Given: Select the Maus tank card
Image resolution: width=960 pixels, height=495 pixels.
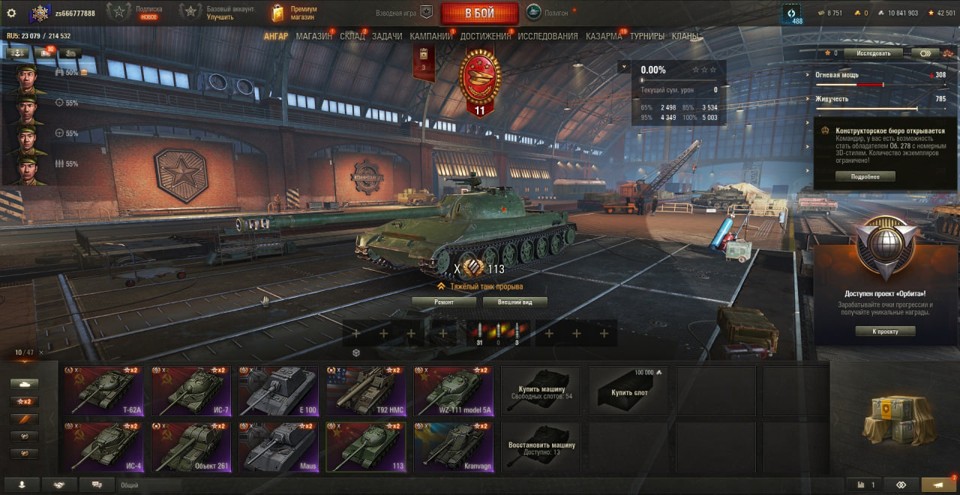Looking at the screenshot, I should tap(277, 446).
